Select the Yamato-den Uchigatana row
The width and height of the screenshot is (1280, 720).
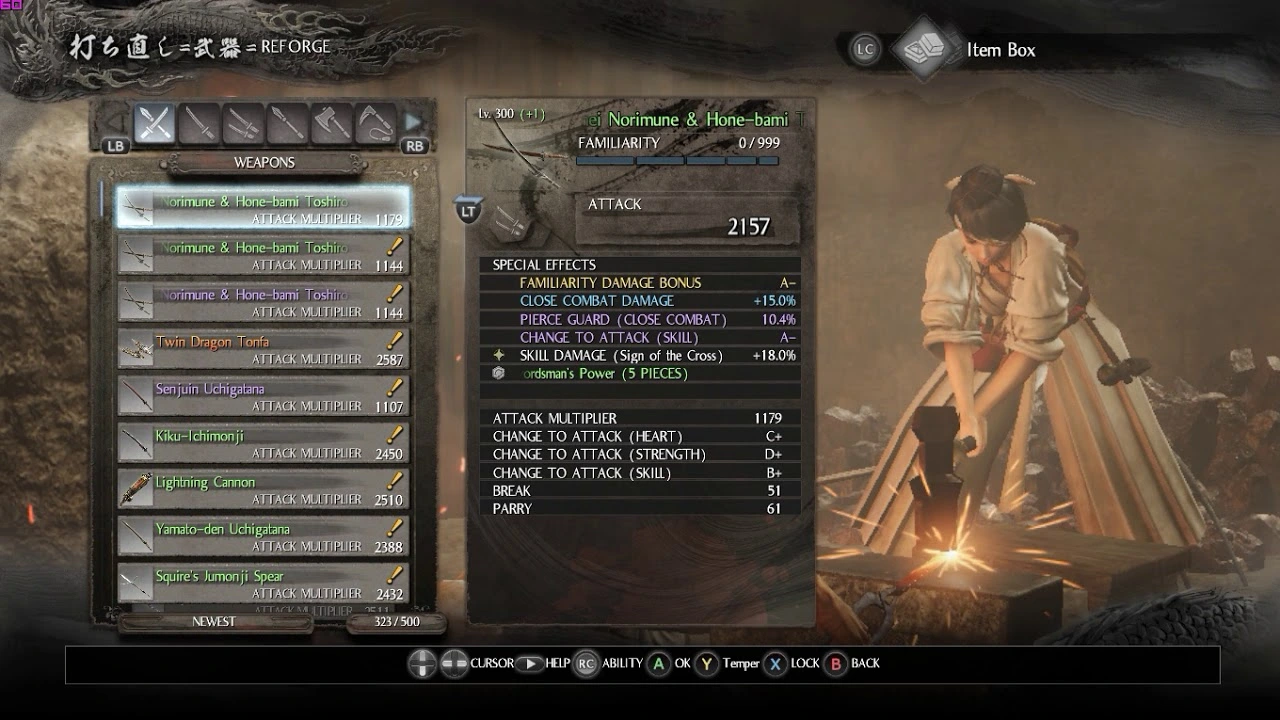coord(262,537)
